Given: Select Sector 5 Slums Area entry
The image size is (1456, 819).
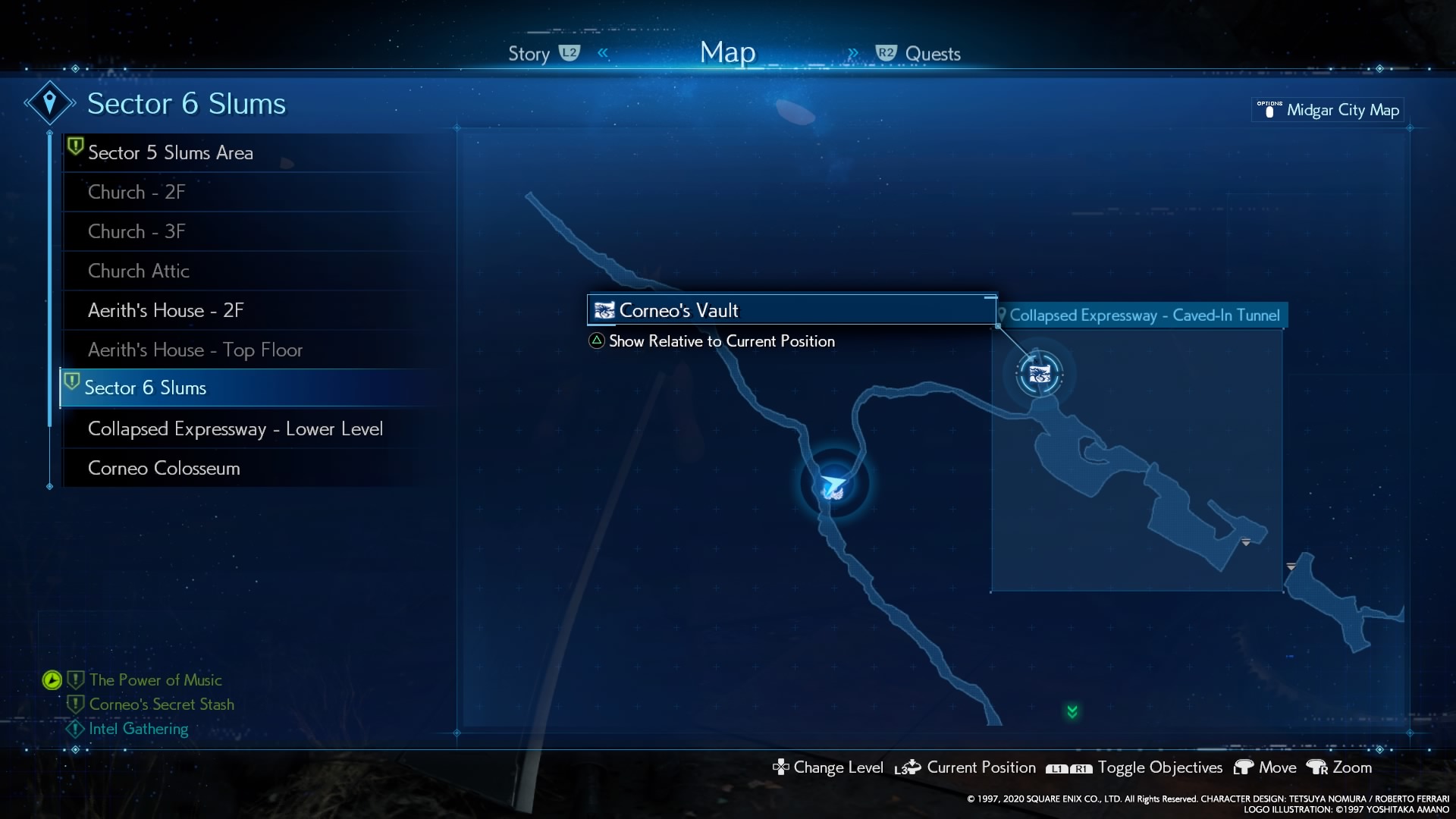Looking at the screenshot, I should [x=171, y=152].
